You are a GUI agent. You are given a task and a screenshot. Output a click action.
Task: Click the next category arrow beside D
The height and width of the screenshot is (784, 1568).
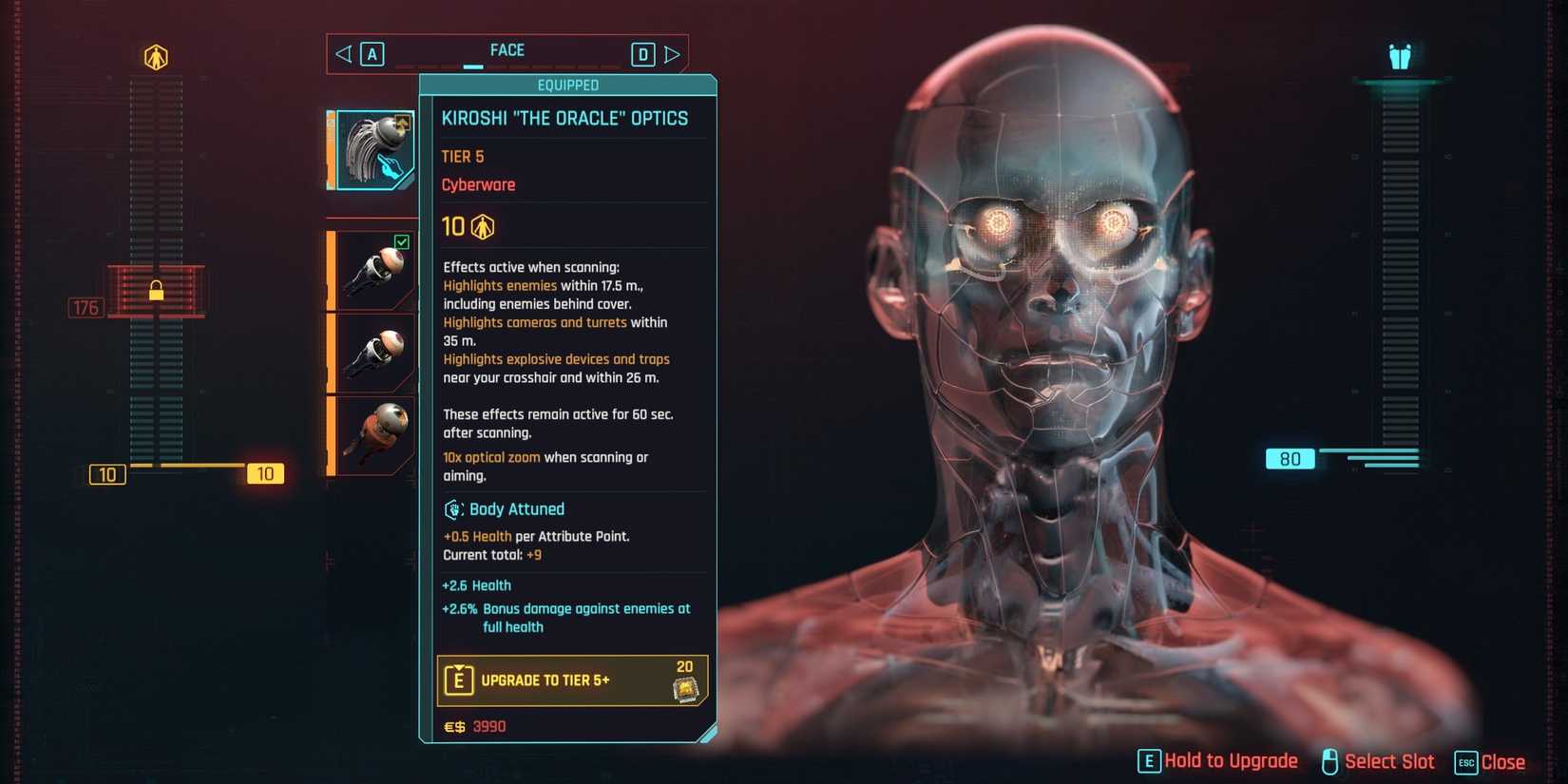pos(673,53)
